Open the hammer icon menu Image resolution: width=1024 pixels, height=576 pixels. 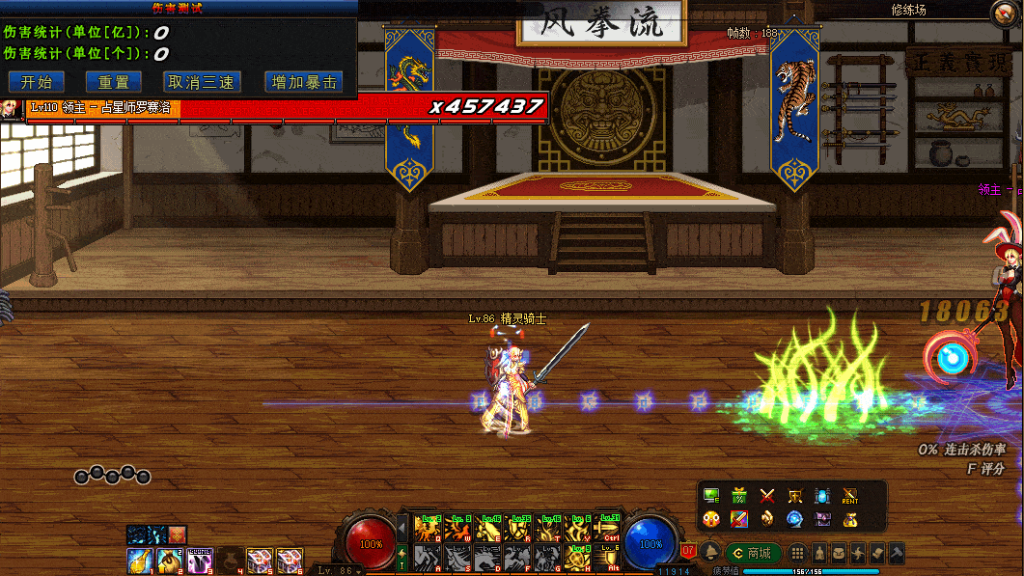(896, 553)
